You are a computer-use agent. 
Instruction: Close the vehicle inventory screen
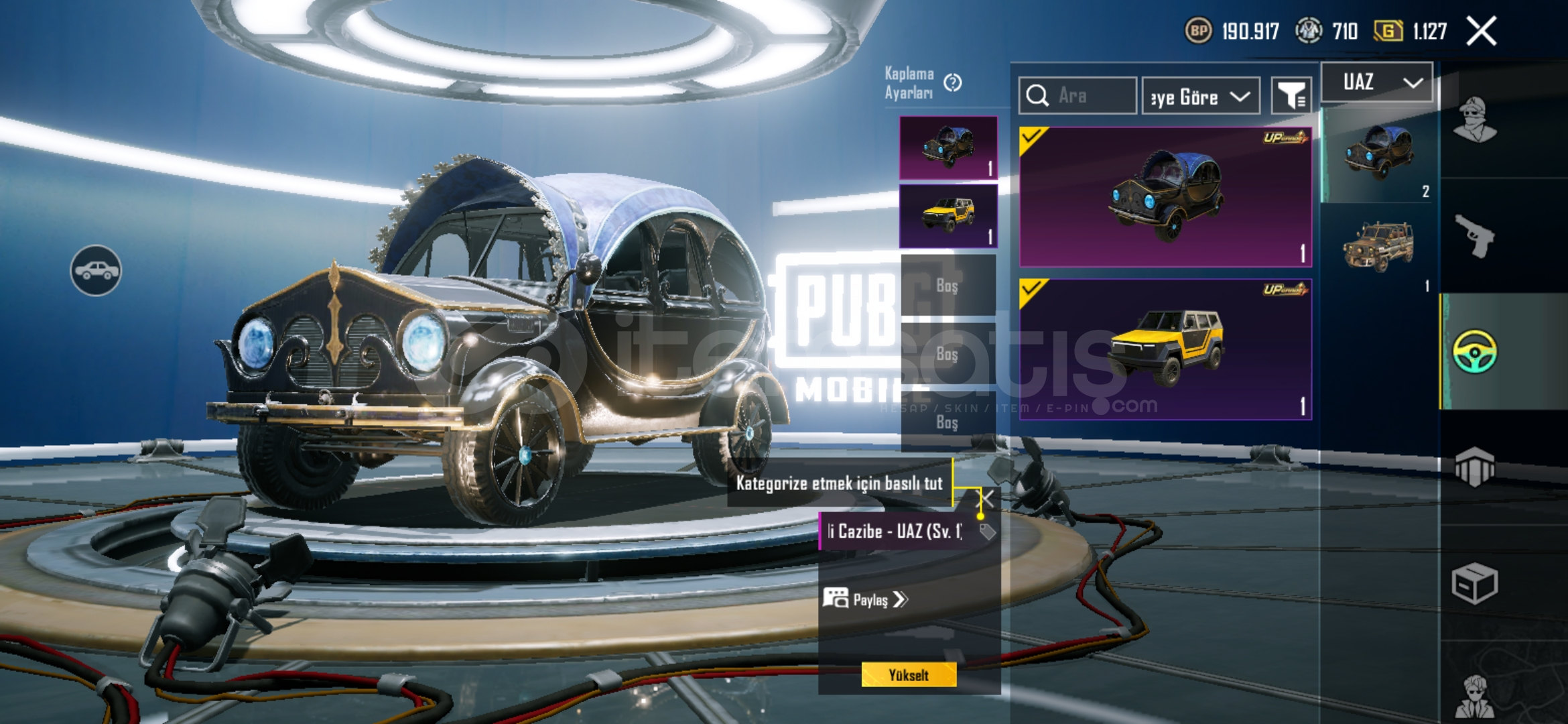(1481, 32)
